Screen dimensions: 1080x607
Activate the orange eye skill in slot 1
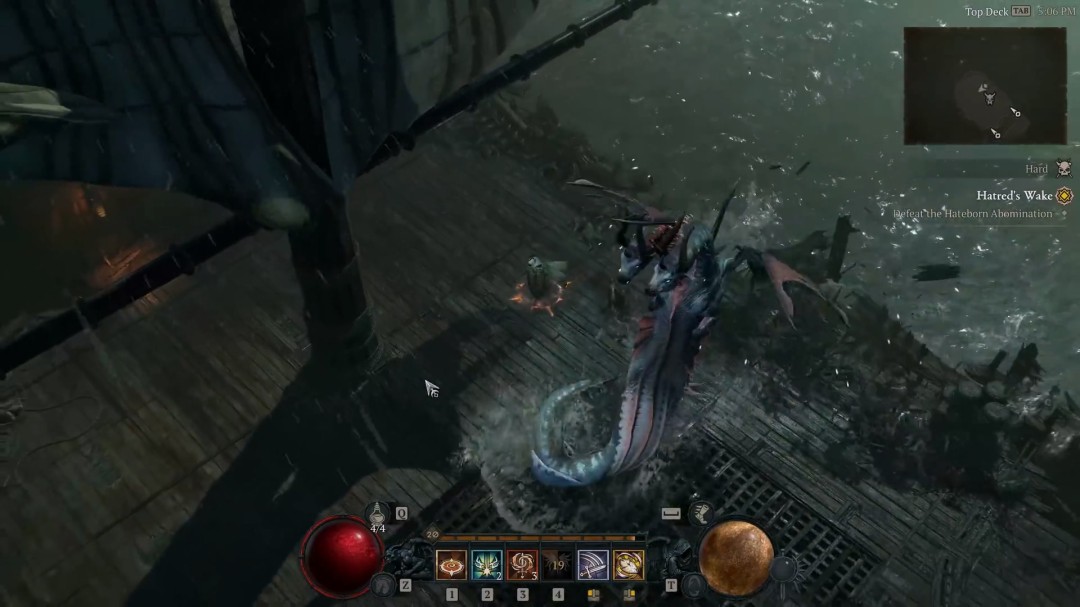(x=452, y=565)
